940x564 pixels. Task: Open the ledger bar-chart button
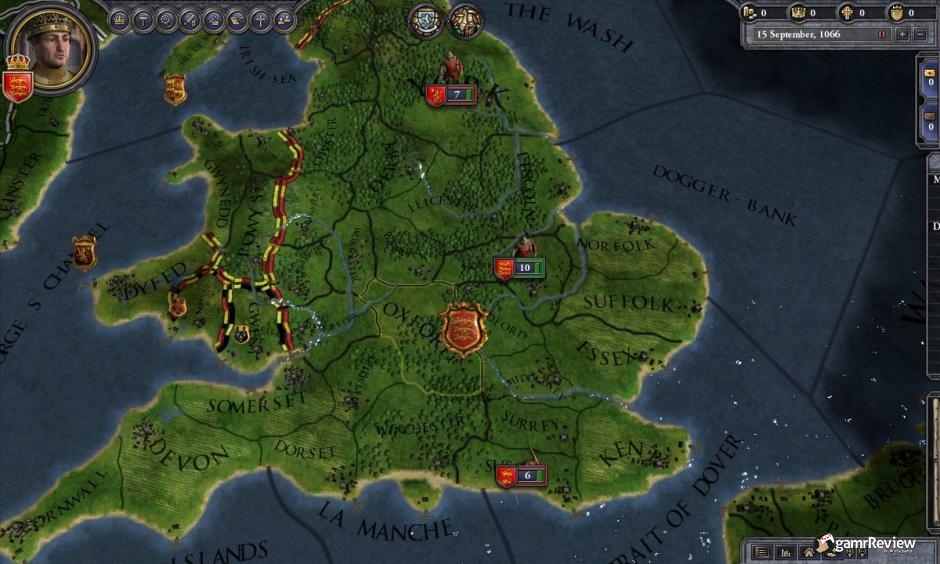[785, 551]
